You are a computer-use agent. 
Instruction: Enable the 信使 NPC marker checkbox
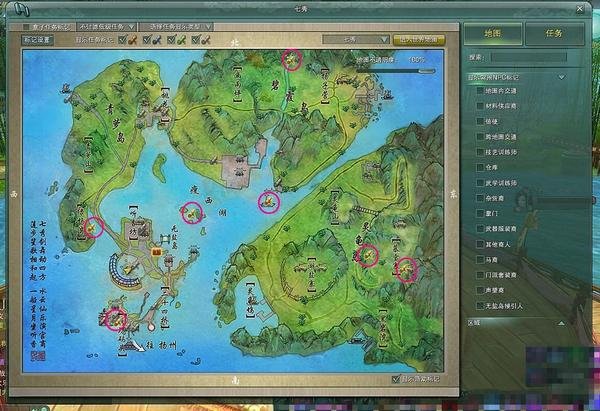pyautogui.click(x=481, y=121)
